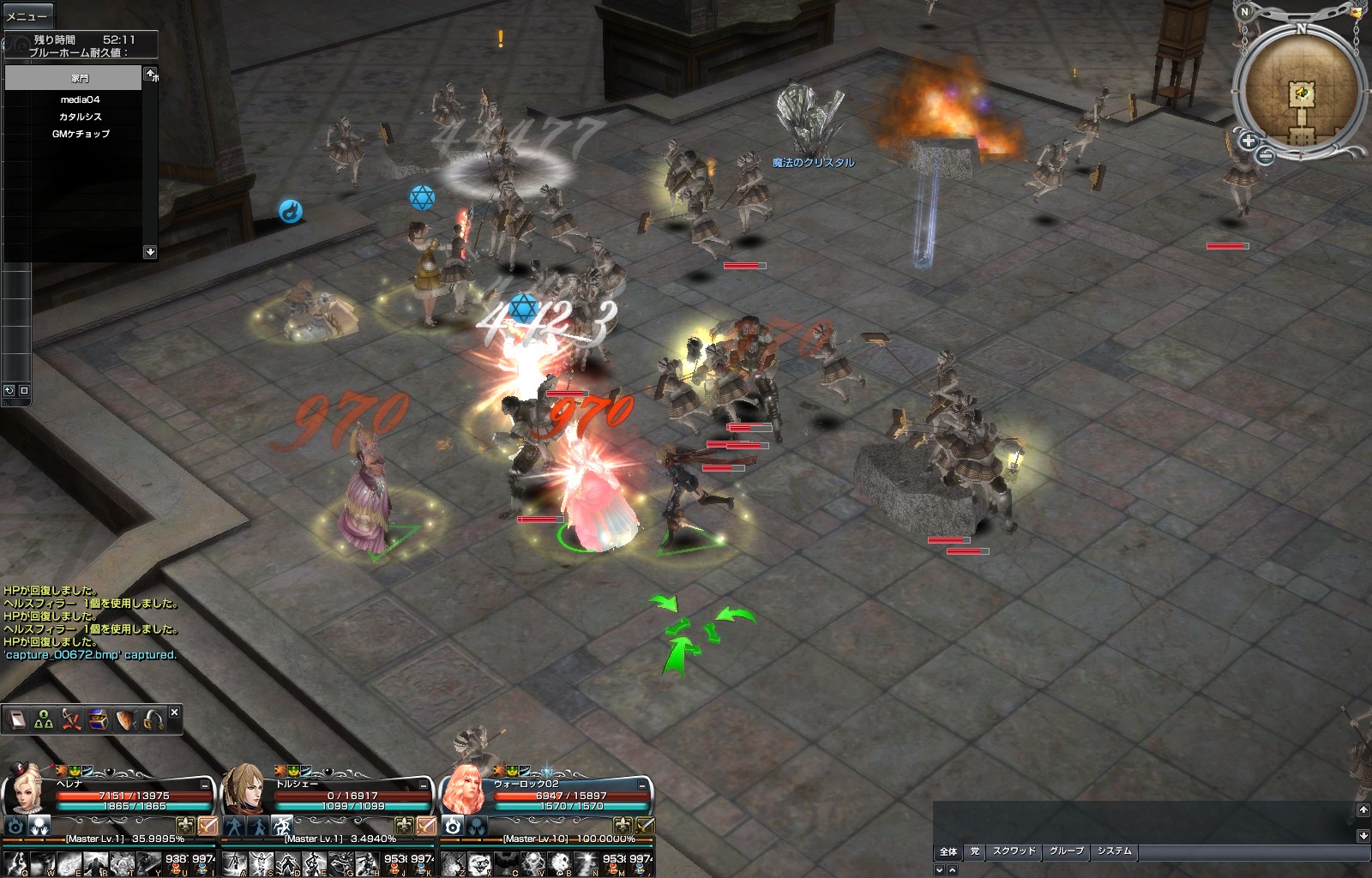
Task: Click the 家門 list header
Action: tap(74, 78)
